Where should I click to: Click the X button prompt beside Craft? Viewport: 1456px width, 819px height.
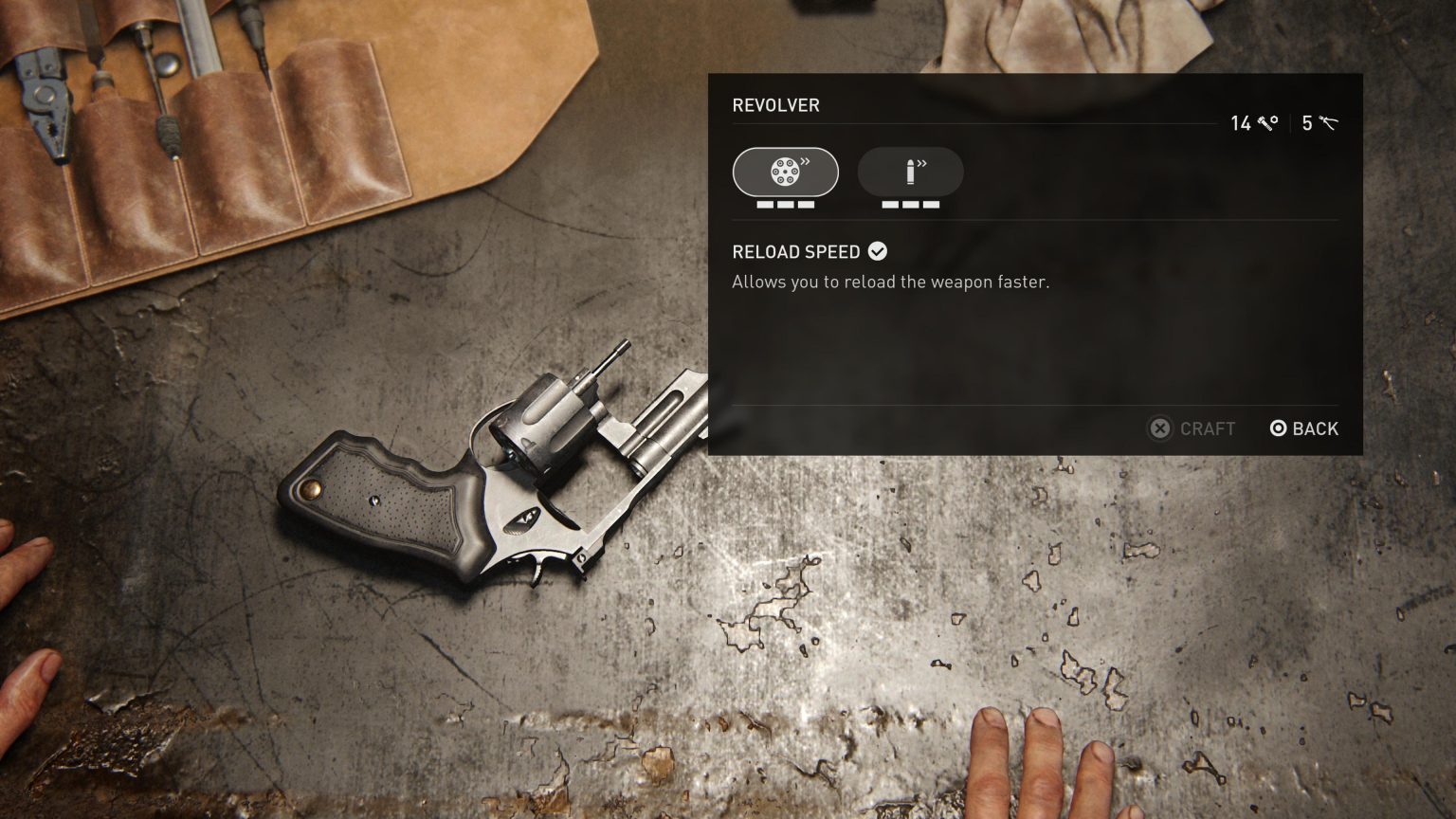point(1159,428)
